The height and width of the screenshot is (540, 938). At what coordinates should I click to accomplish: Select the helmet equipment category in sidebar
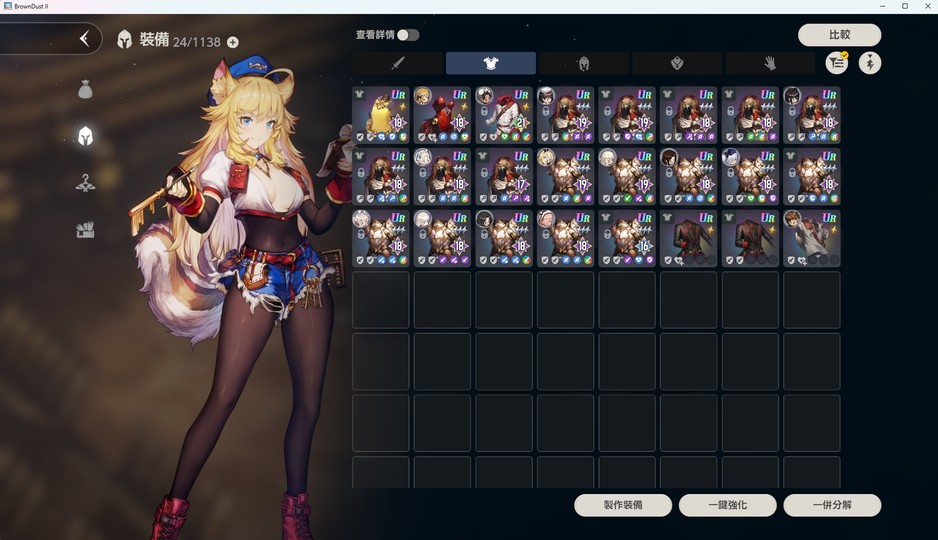point(85,136)
